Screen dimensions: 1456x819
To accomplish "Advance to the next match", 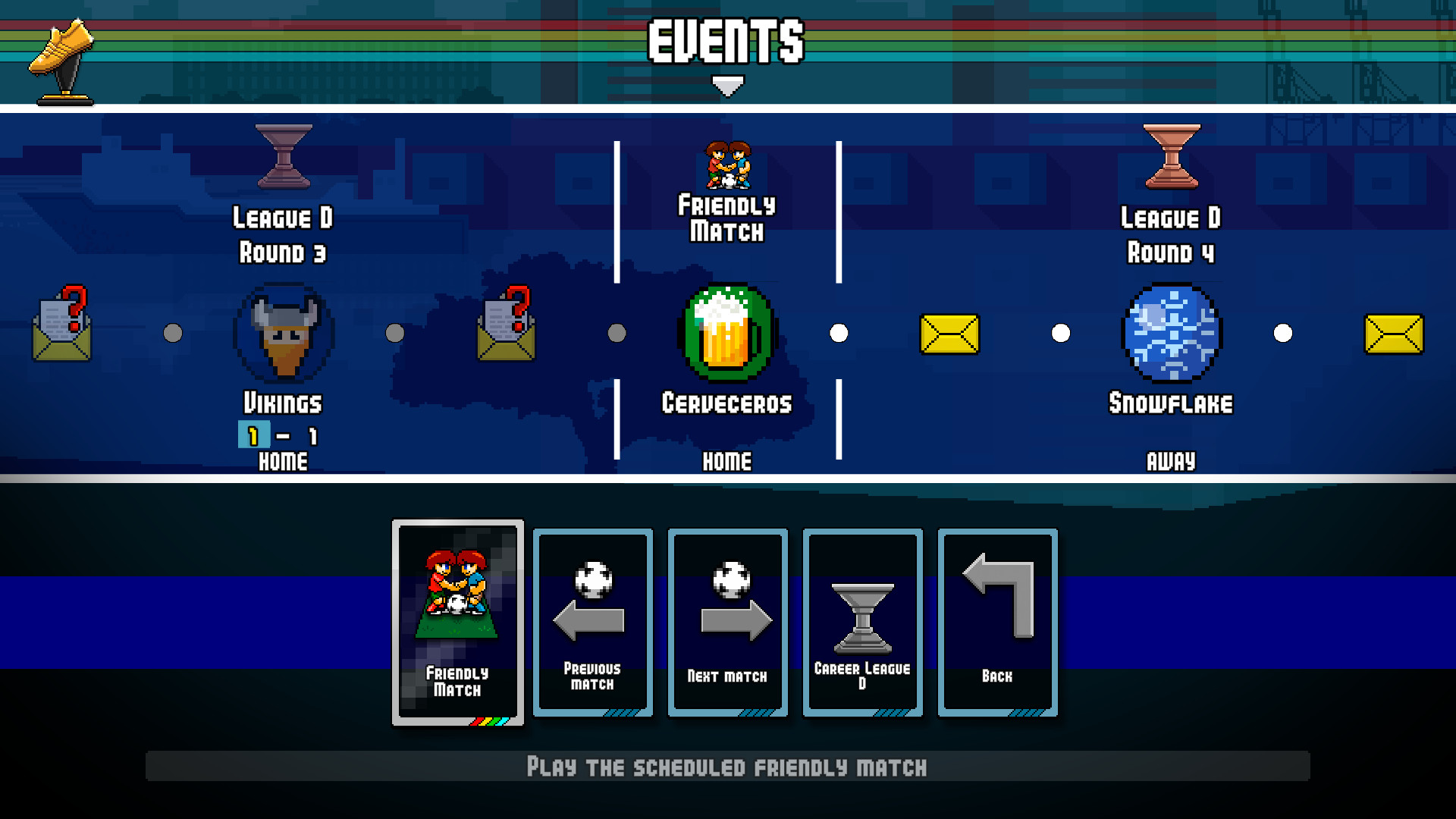I will coord(727,622).
